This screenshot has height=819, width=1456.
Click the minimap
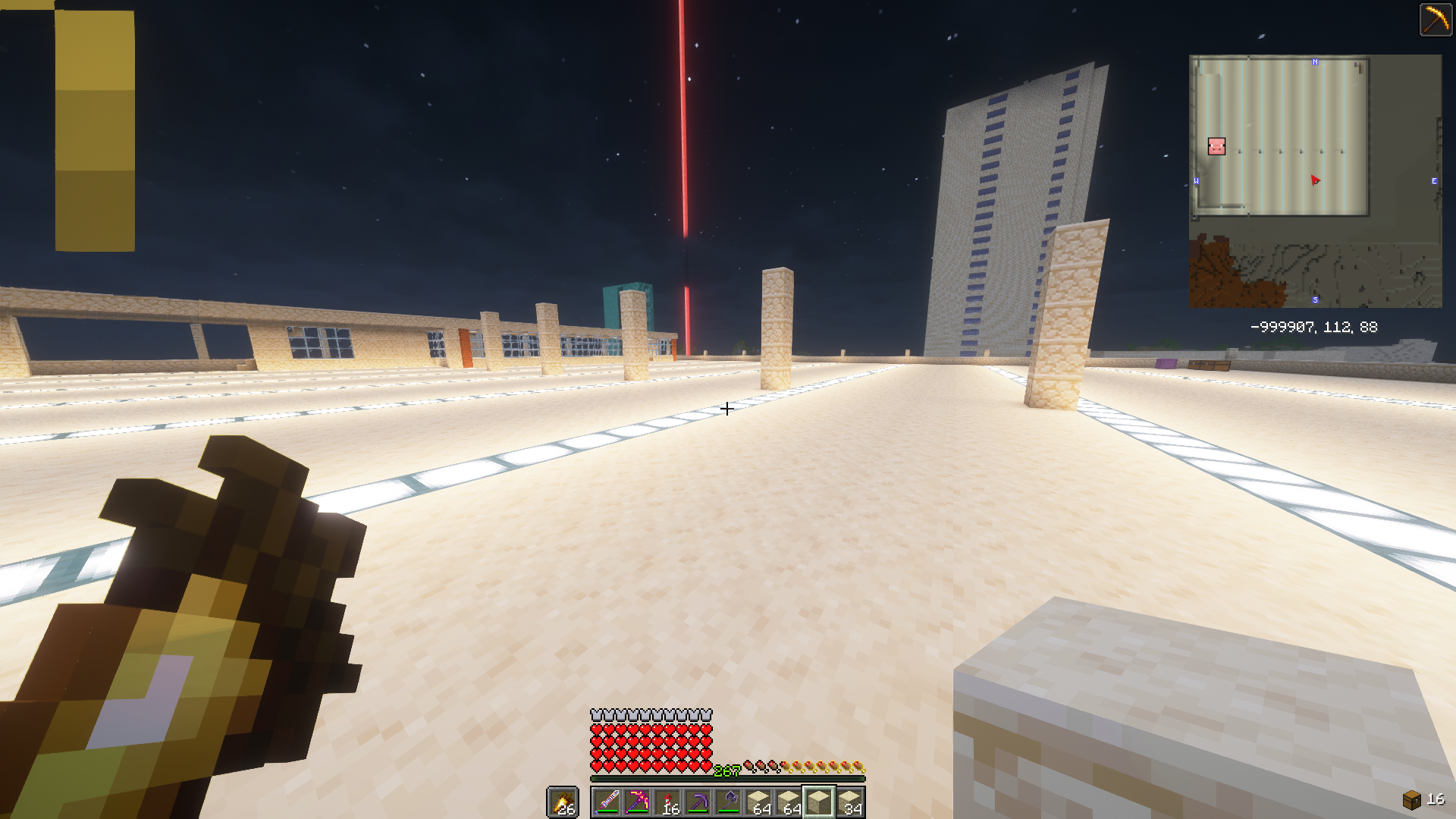pos(1315,181)
